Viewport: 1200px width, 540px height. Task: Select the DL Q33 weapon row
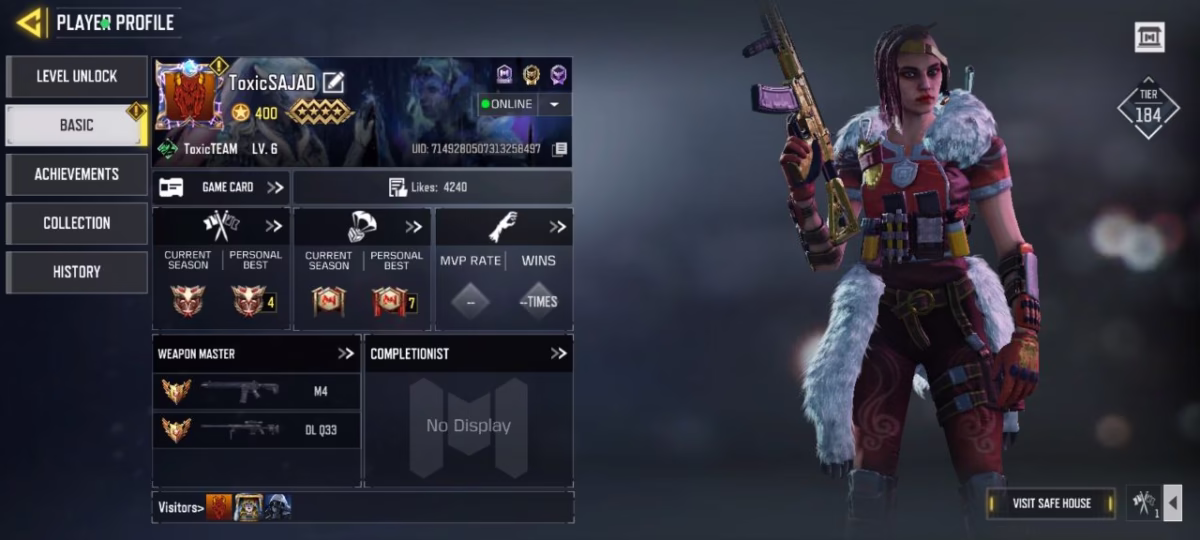(256, 430)
